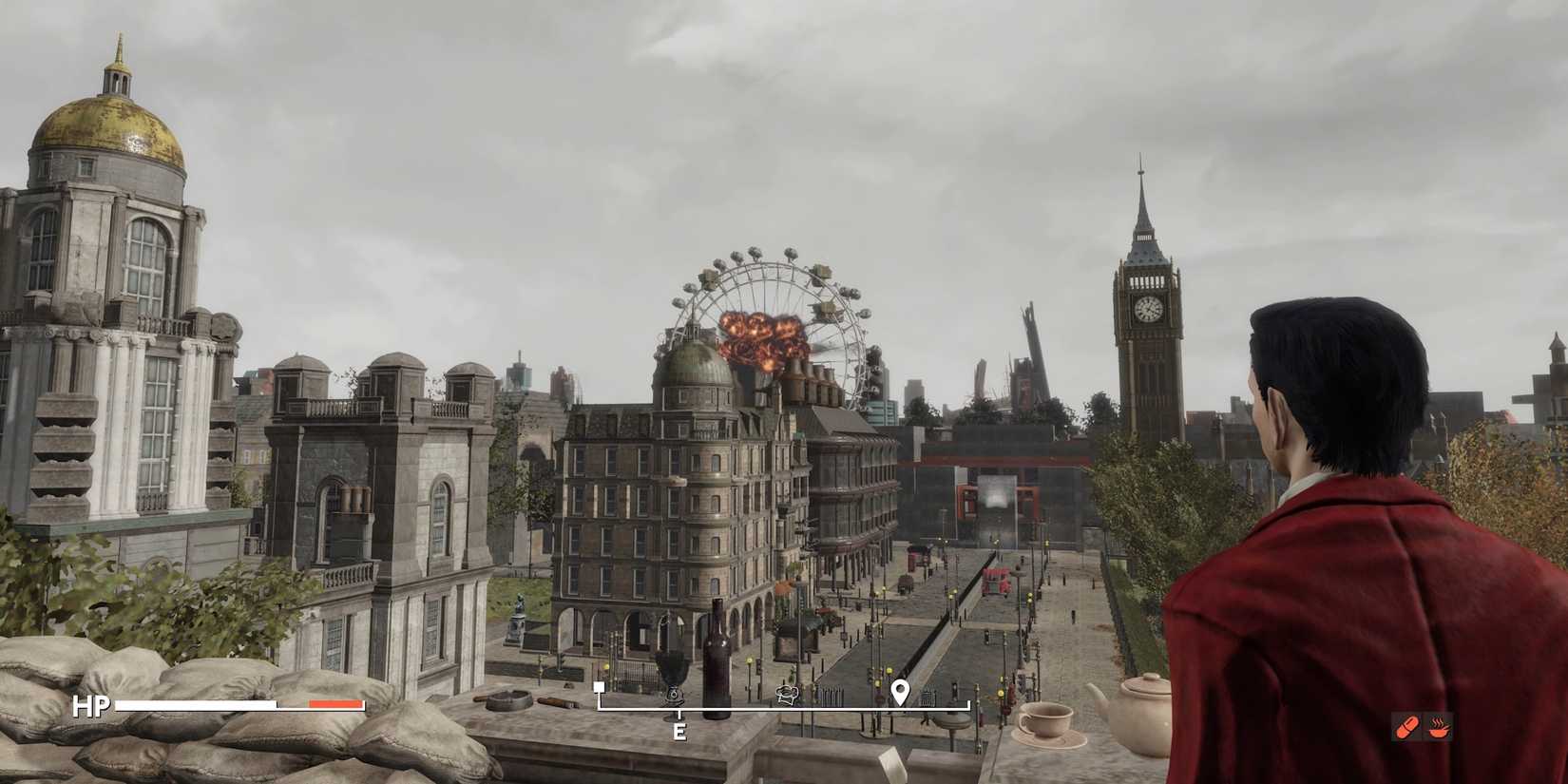
Task: Select the location pin marker on the compass
Action: point(901,692)
